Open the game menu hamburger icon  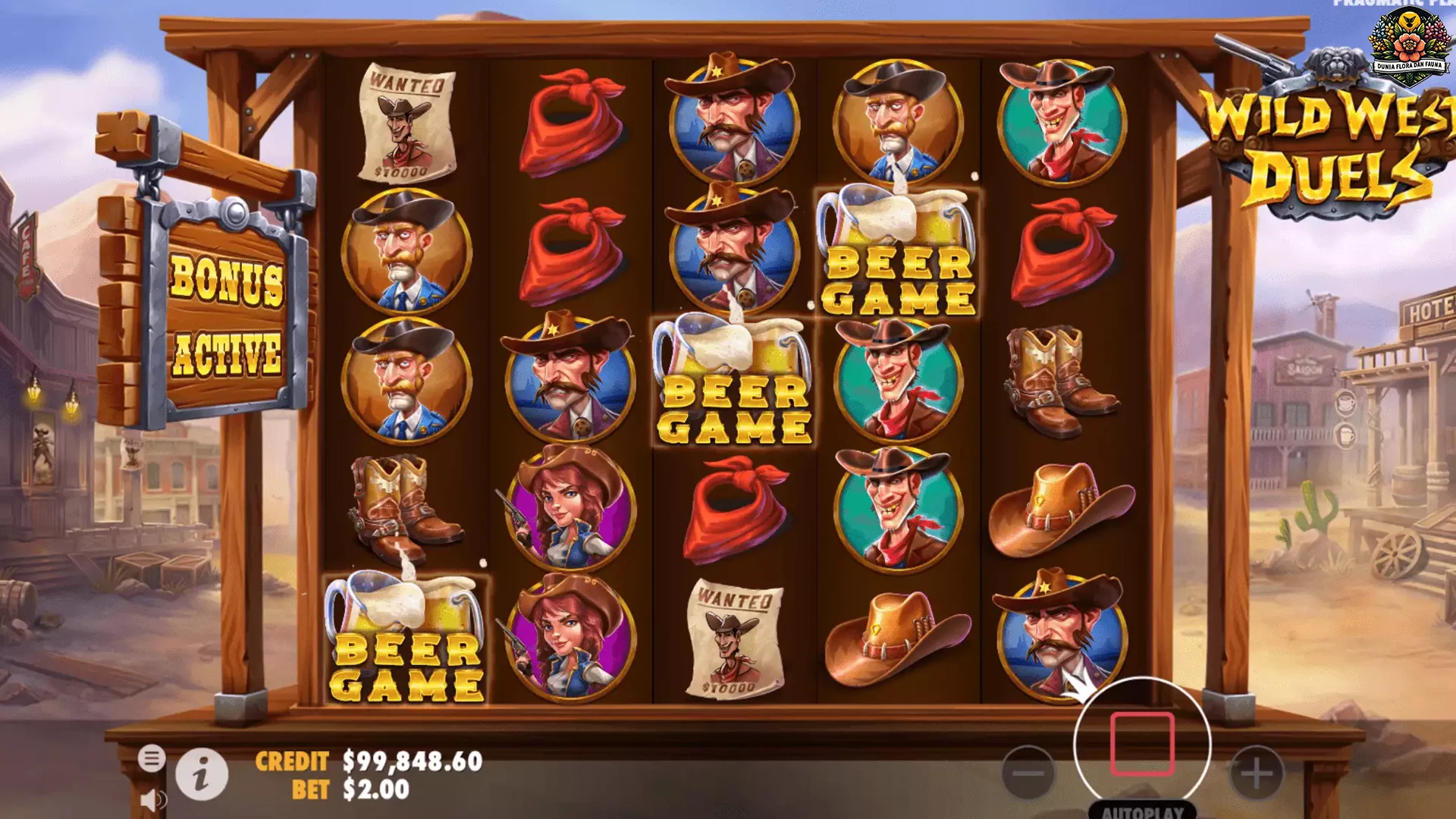152,757
